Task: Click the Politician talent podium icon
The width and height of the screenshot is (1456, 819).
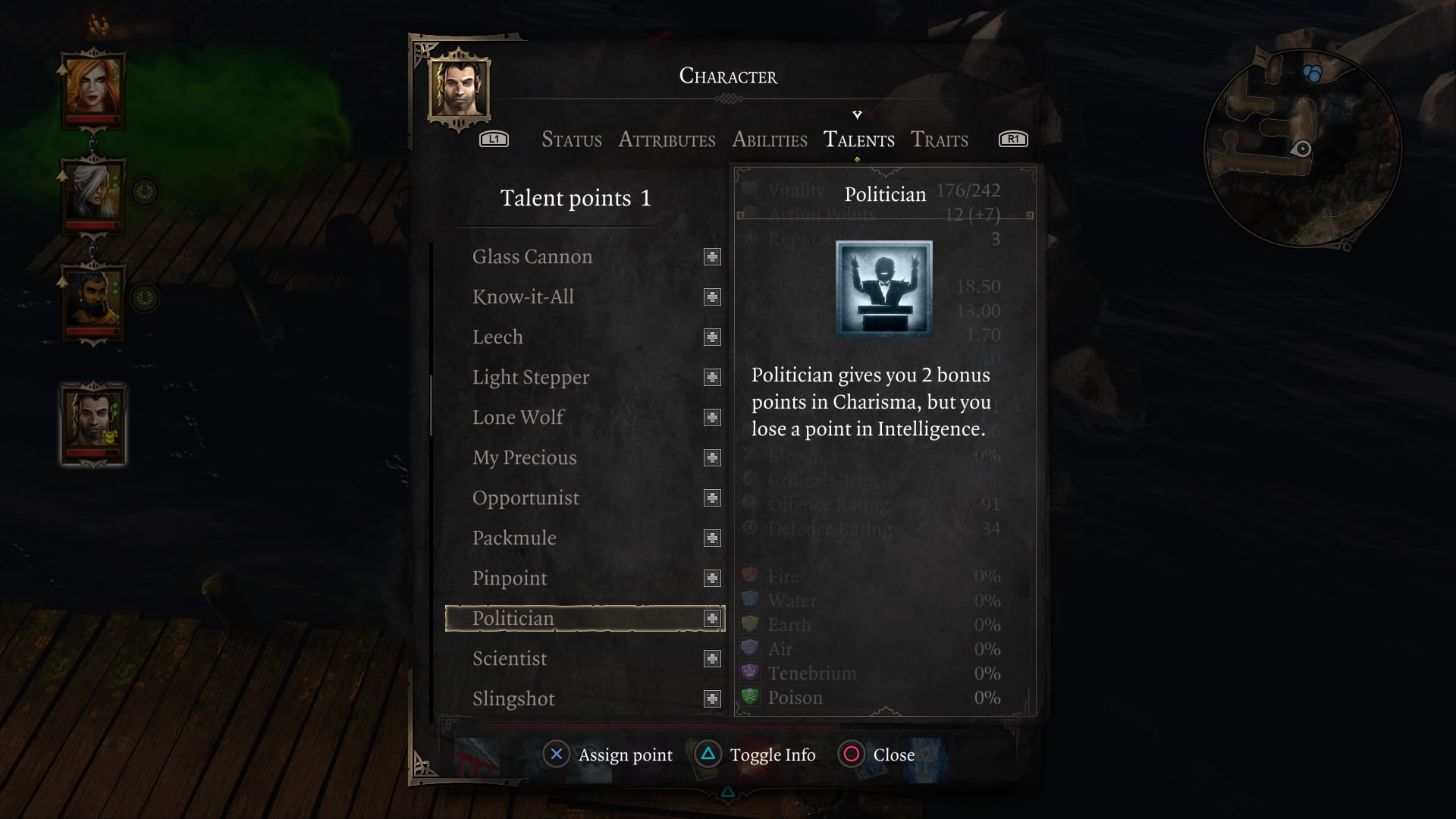Action: coord(882,288)
